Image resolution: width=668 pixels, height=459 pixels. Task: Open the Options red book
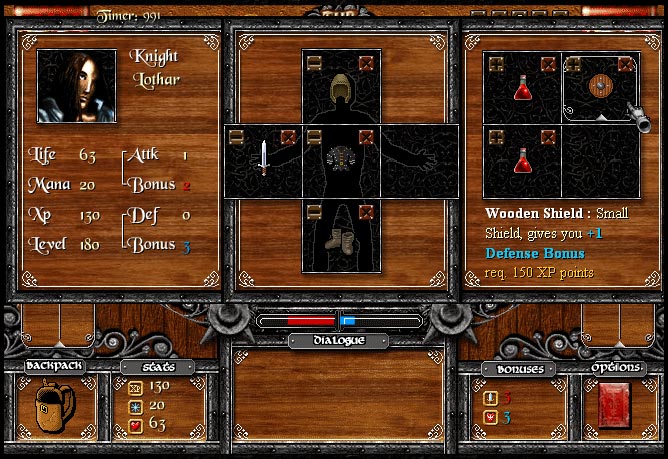(614, 406)
